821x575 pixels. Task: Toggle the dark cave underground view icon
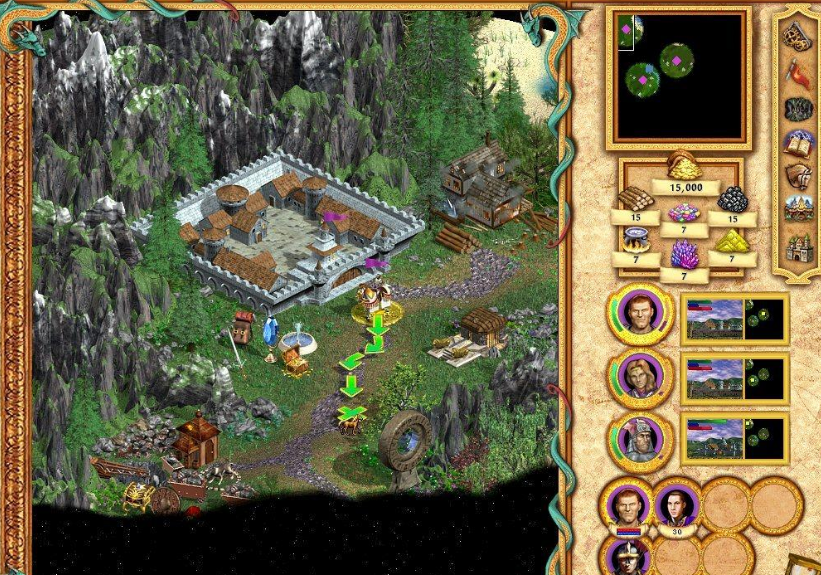pos(797,108)
